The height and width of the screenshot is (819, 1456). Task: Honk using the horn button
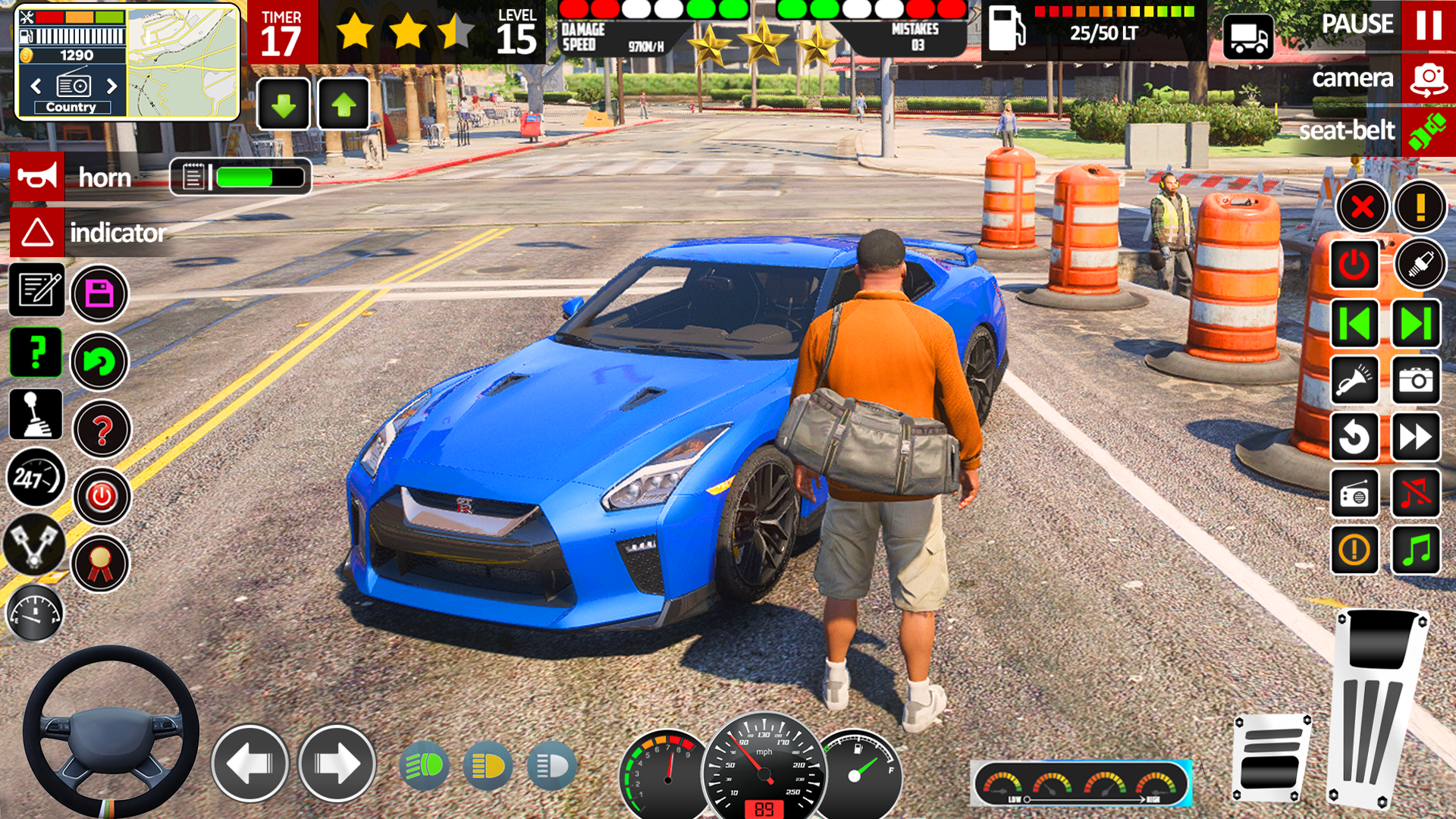pyautogui.click(x=37, y=177)
